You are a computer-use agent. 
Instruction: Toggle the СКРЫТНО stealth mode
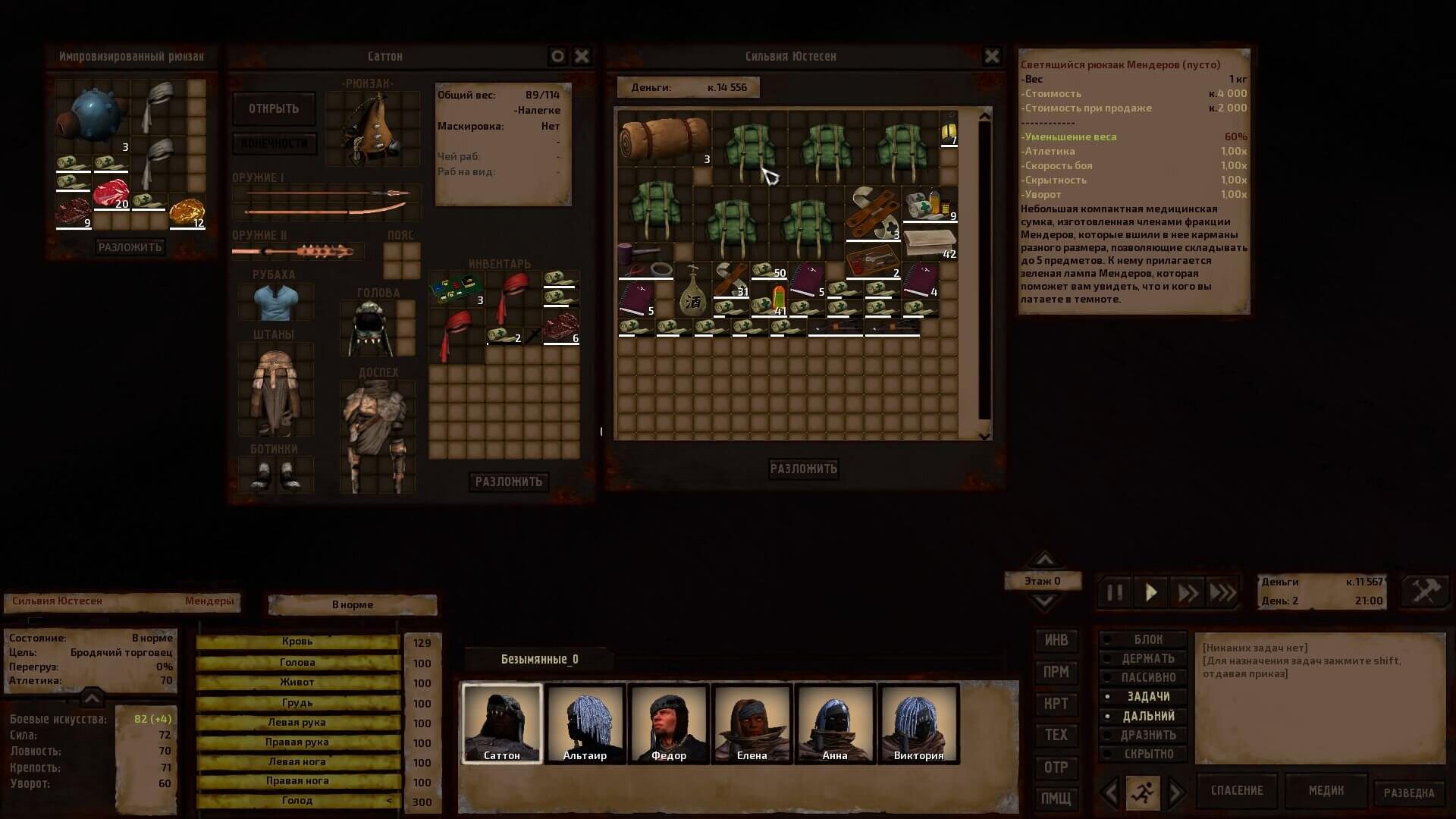tap(1147, 754)
